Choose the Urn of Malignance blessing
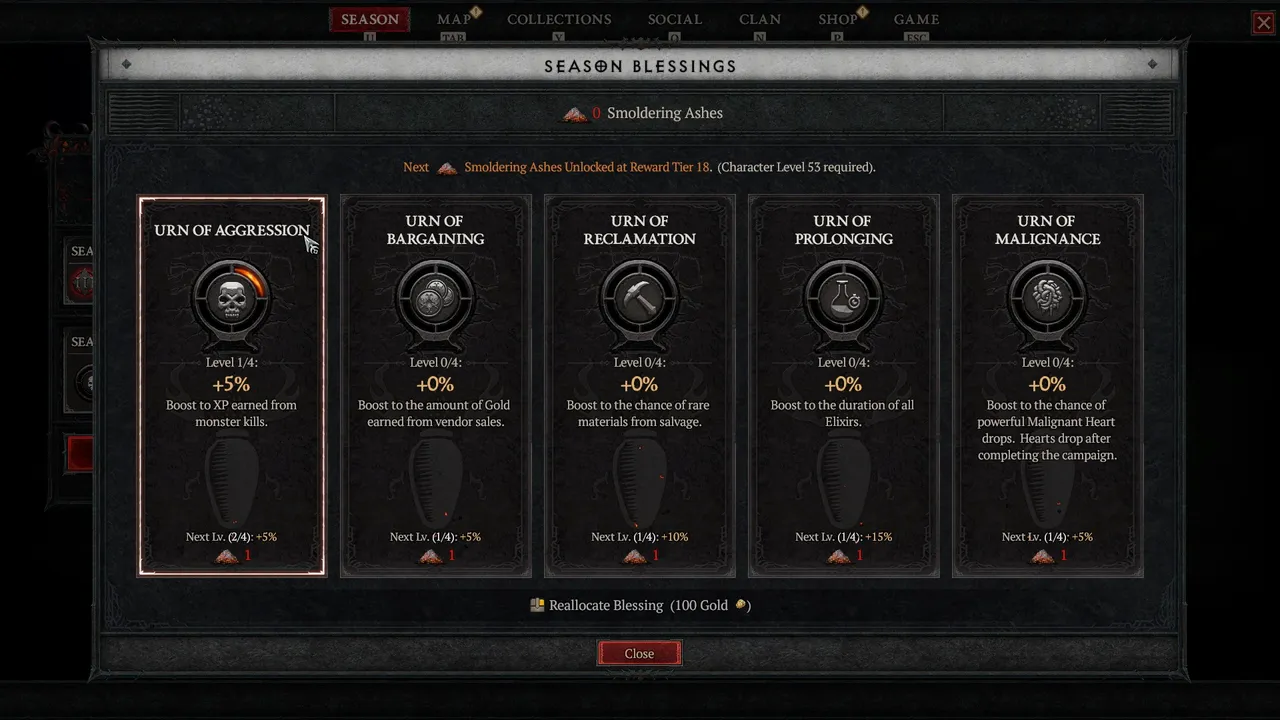 [x=1047, y=385]
